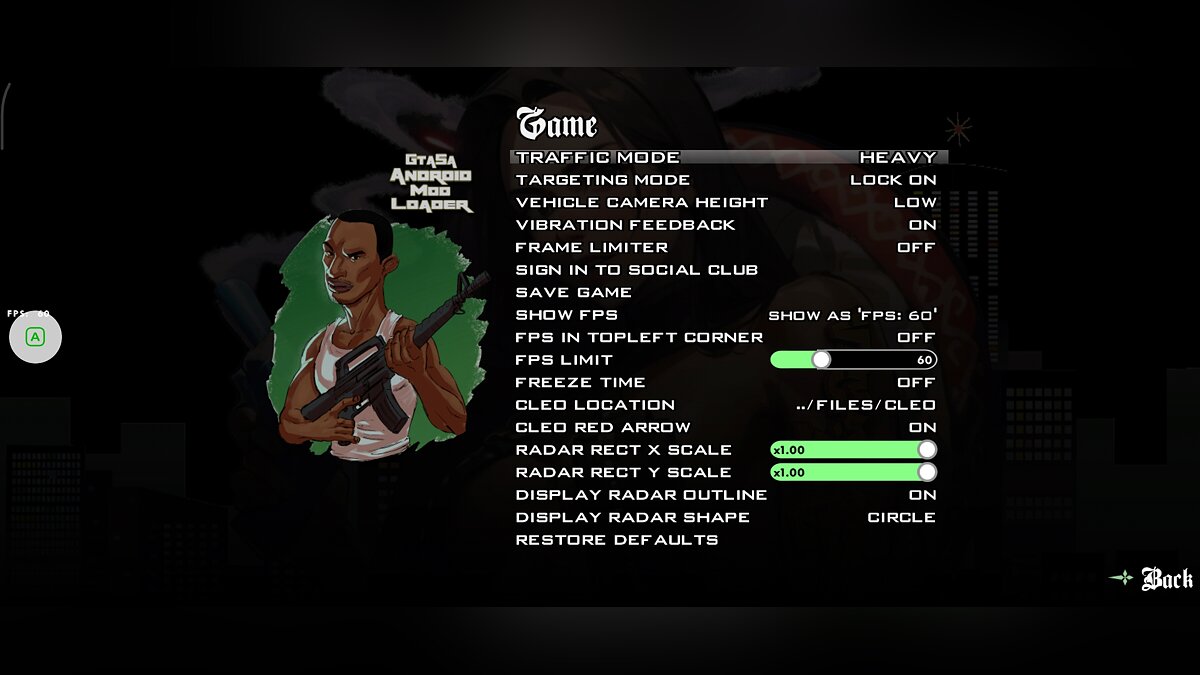Adjust Vehicle Camera Height setting
The image size is (1200, 675).
(x=727, y=202)
